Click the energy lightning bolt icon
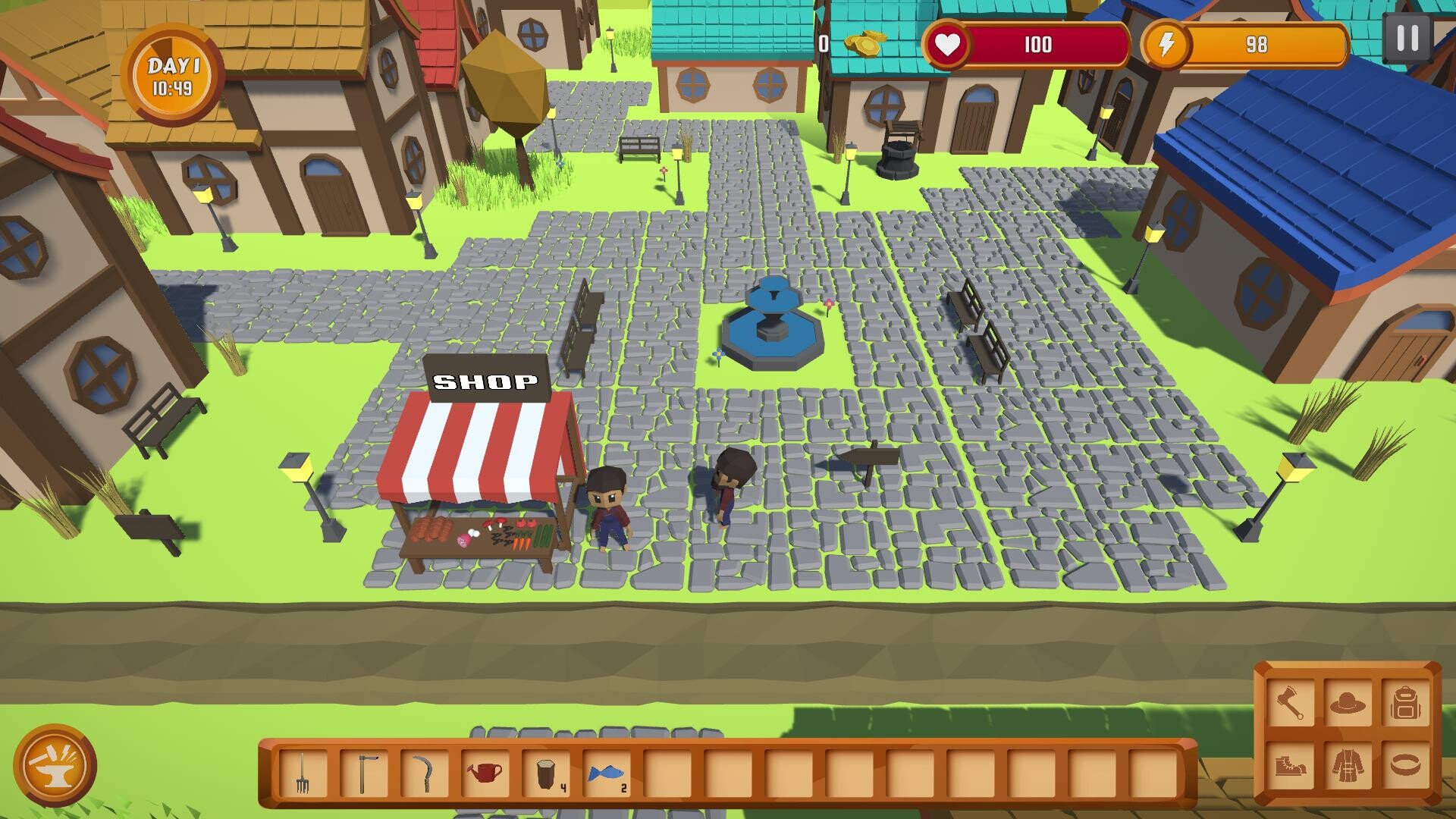 [1166, 45]
